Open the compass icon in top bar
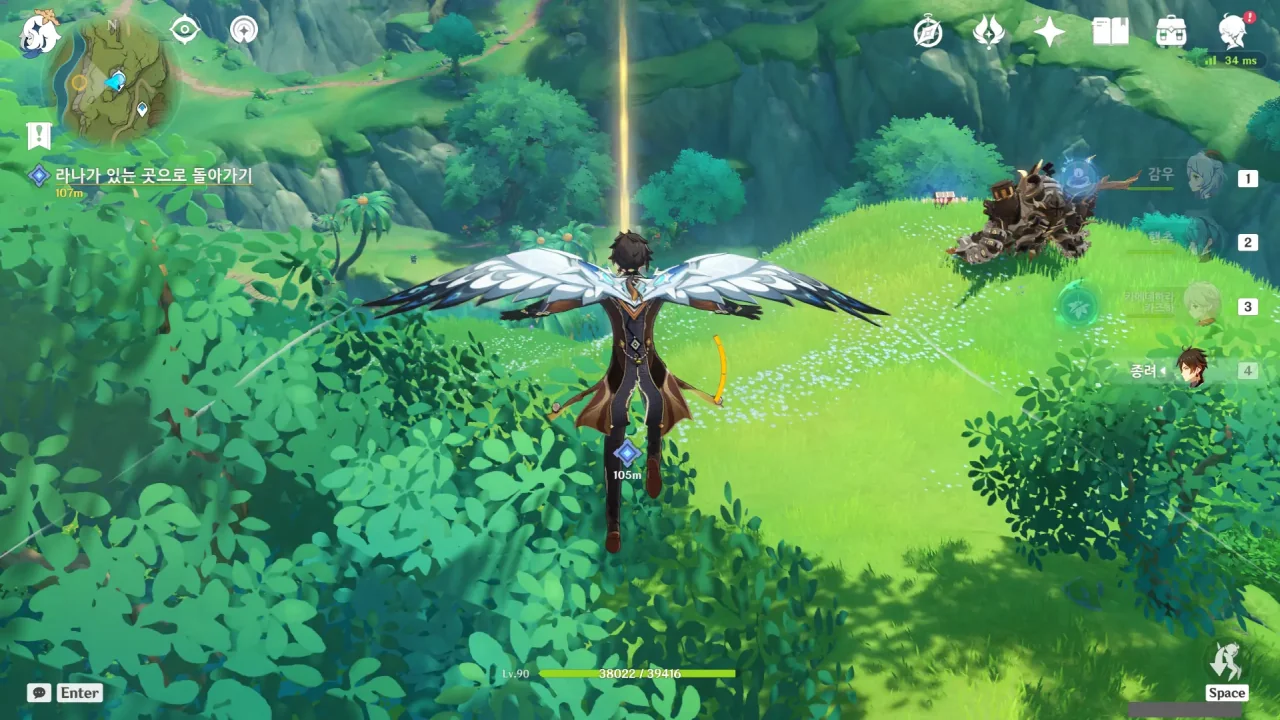This screenshot has height=720, width=1280. (x=928, y=33)
